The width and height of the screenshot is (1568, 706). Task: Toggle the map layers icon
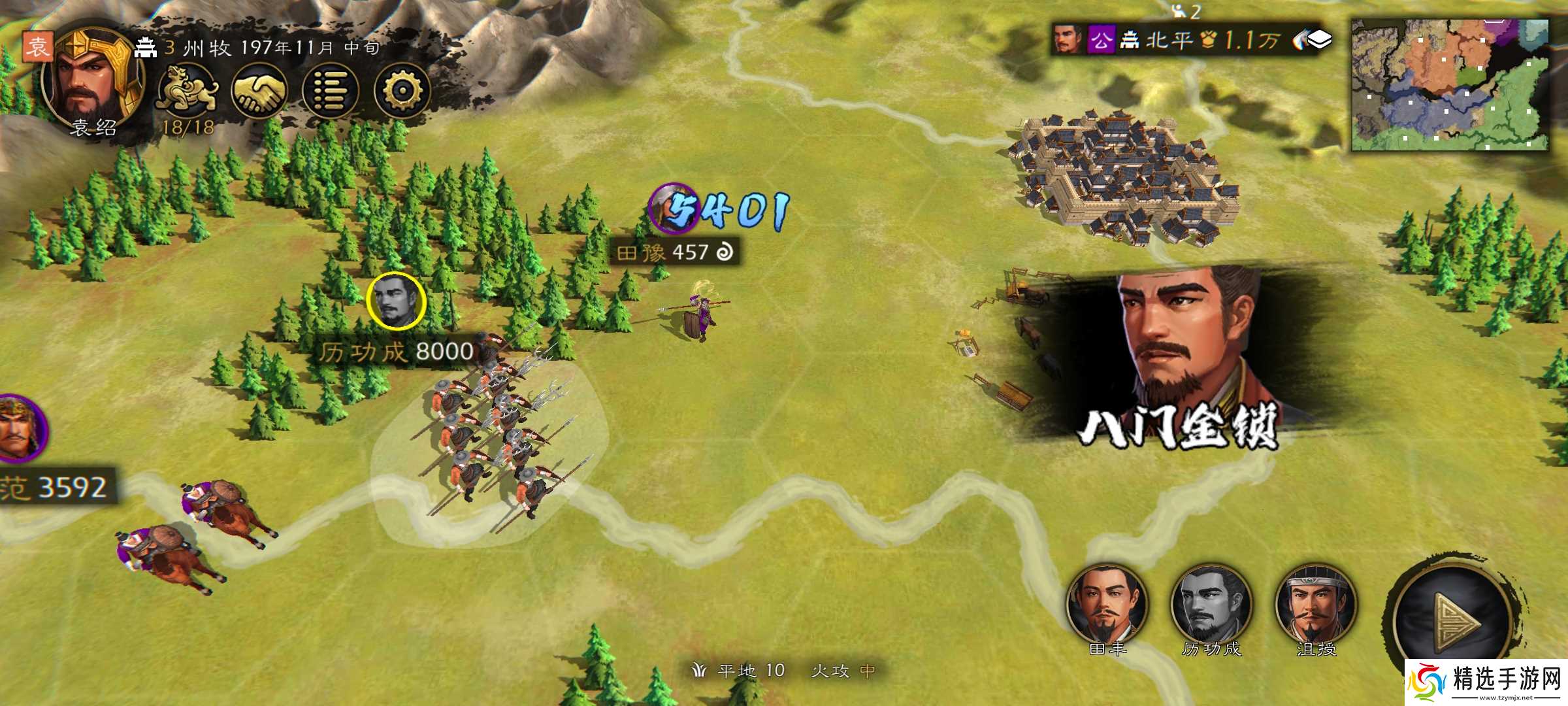[1315, 41]
